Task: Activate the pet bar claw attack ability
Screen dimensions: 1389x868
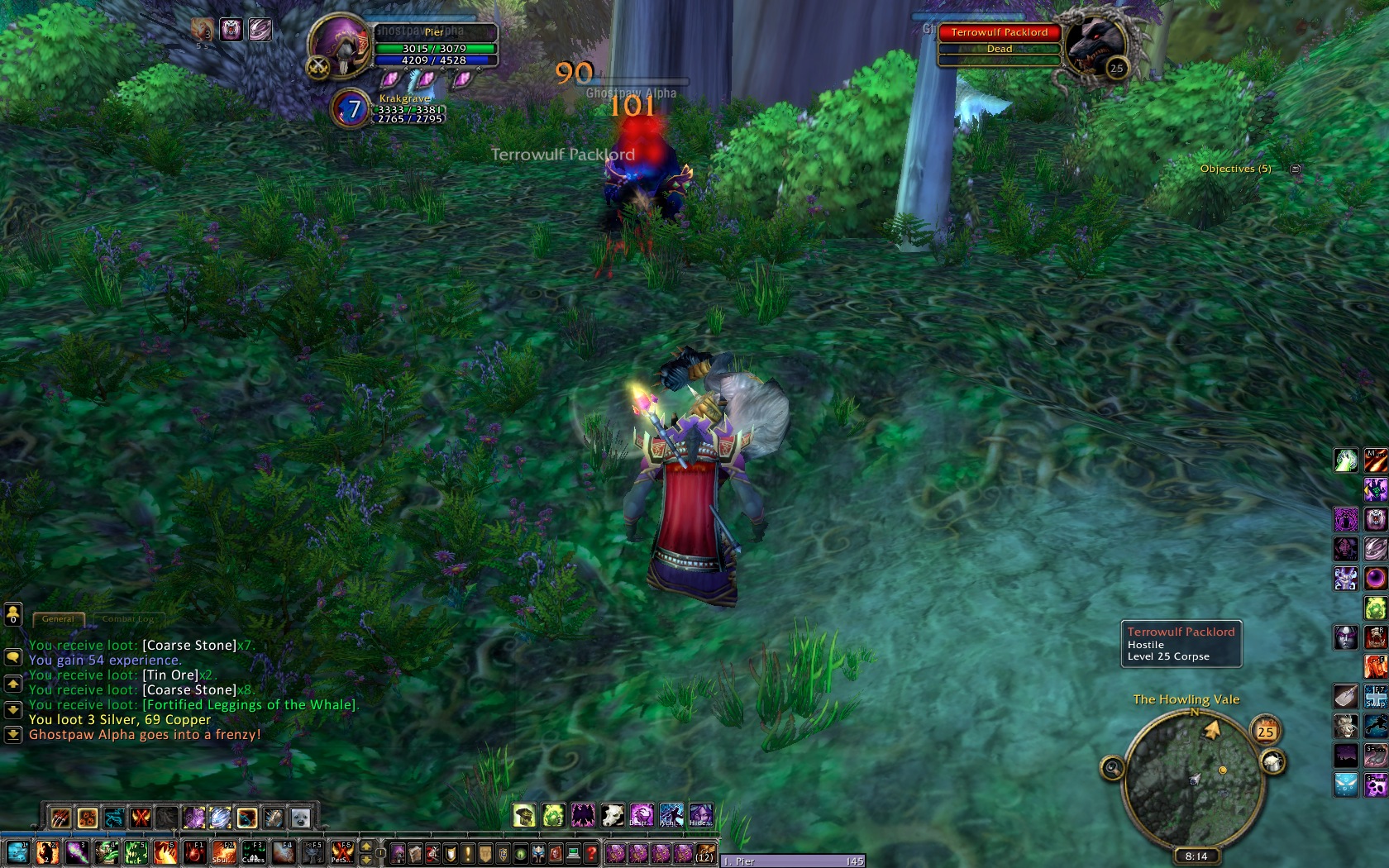Action: coord(60,818)
